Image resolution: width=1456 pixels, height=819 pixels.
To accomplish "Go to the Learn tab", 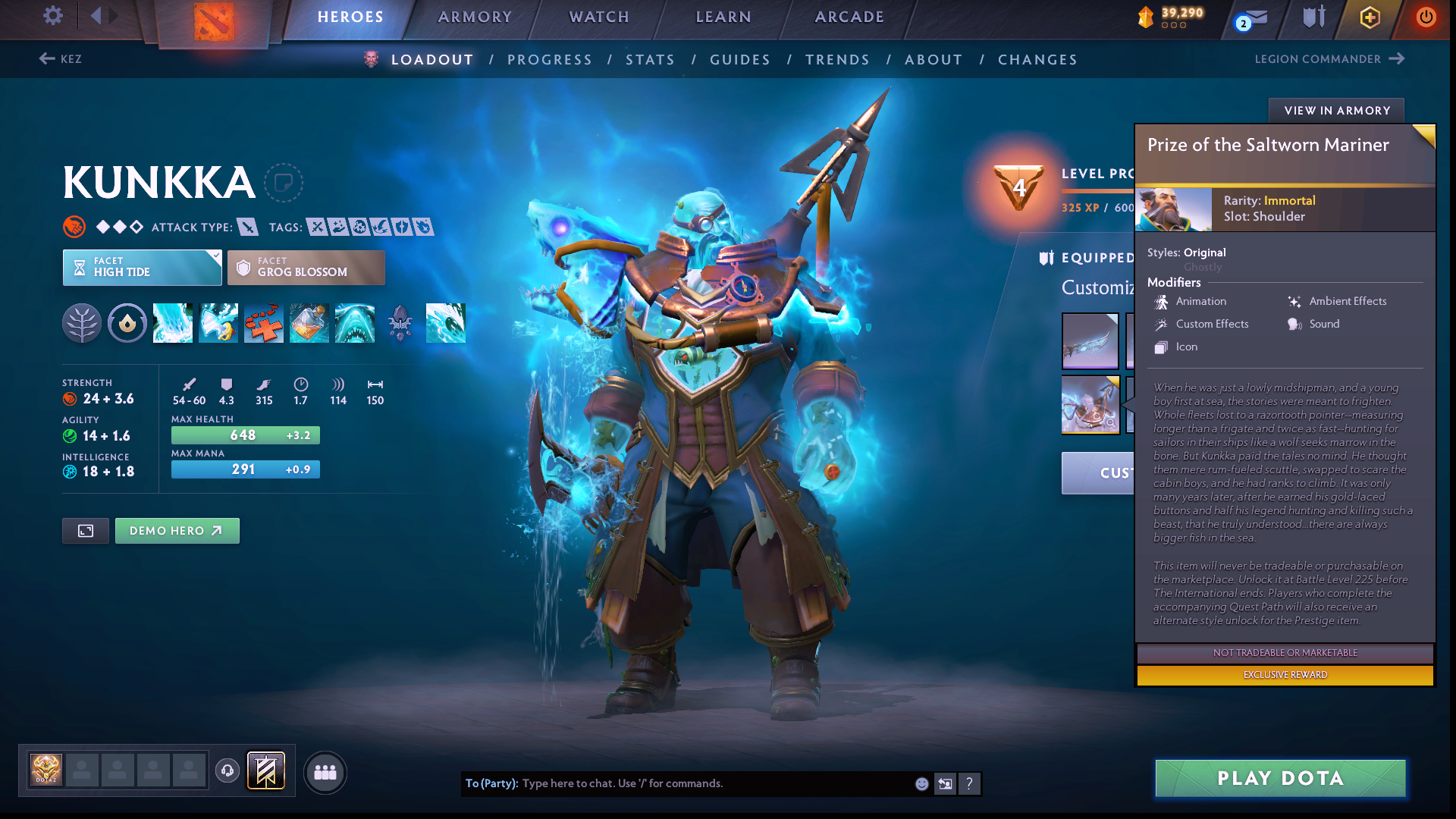I will point(723,17).
